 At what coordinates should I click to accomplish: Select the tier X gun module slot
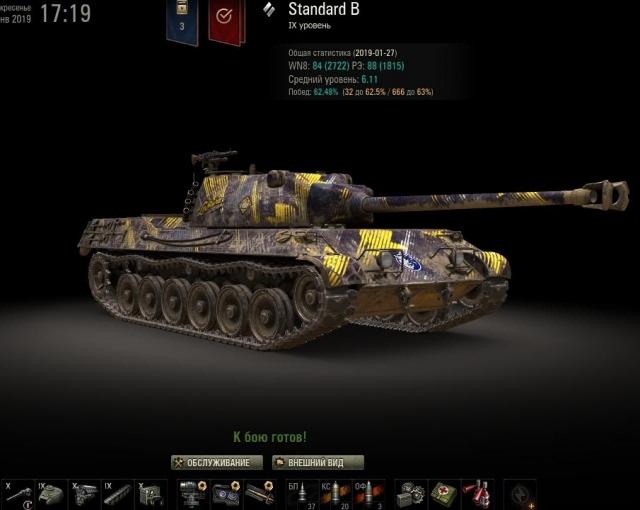19,493
